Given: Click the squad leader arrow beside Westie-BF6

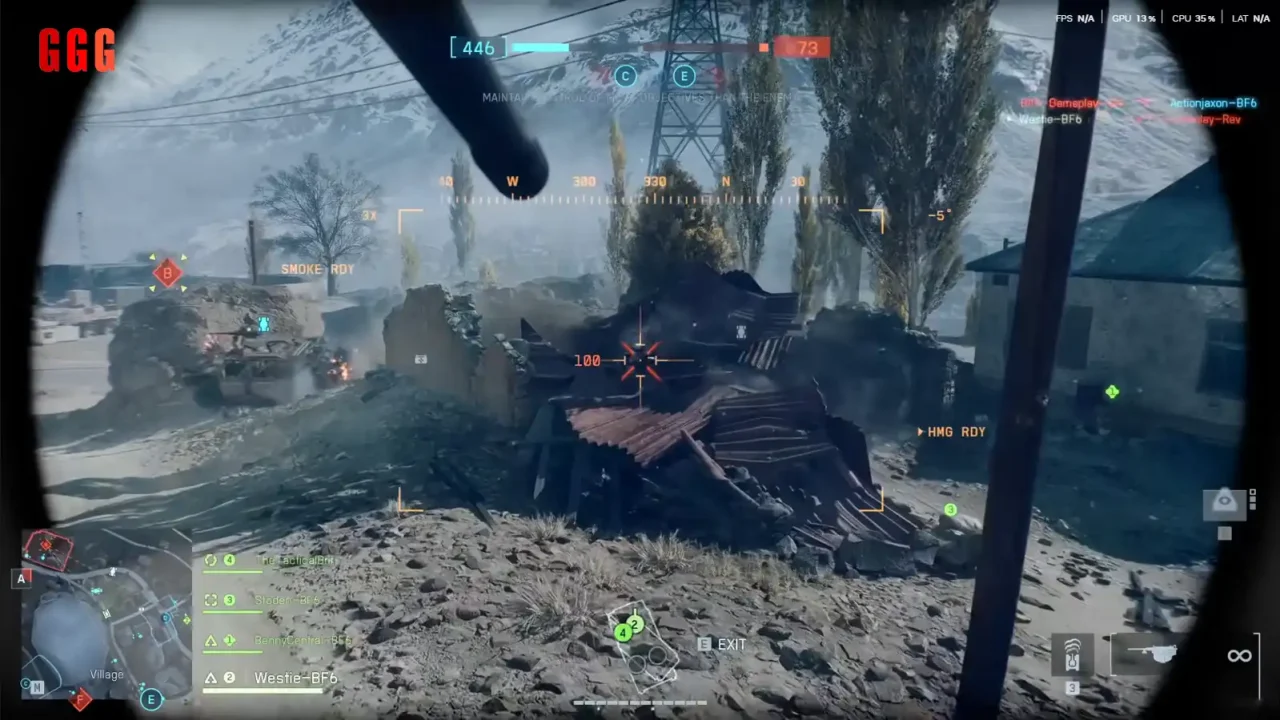Looking at the screenshot, I should [213, 678].
